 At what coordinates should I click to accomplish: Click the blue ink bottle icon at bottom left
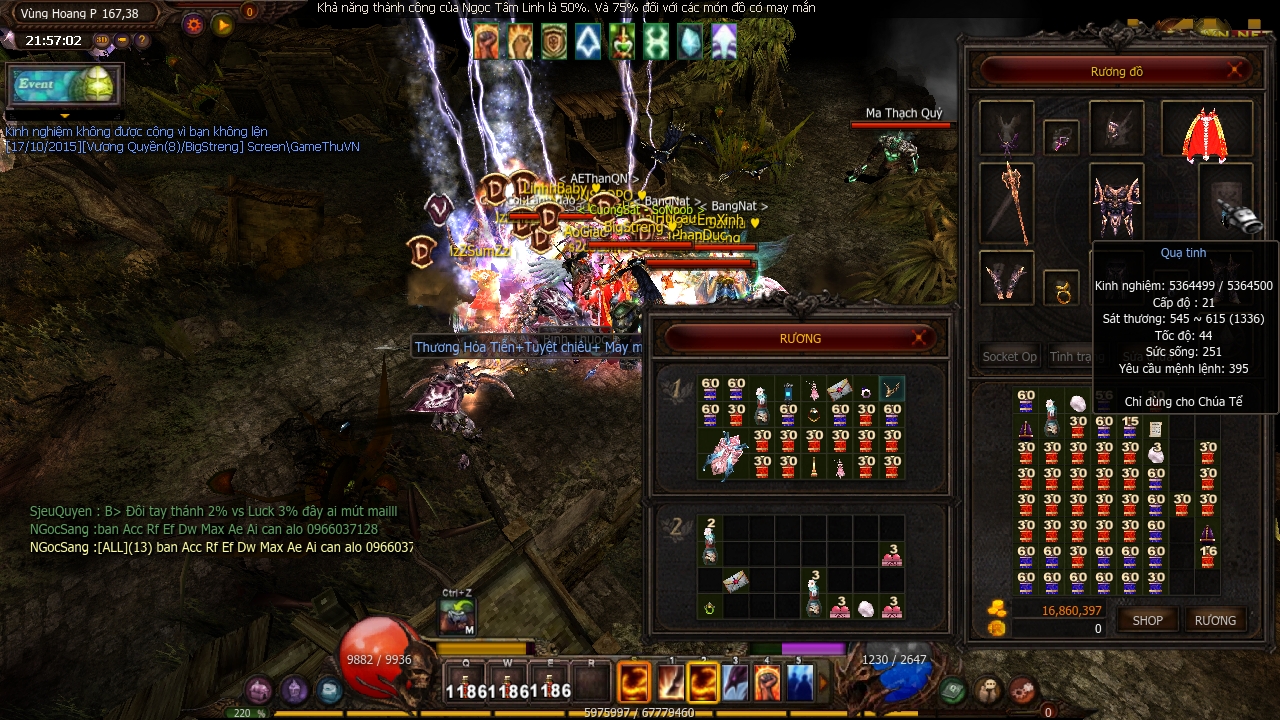tap(330, 687)
